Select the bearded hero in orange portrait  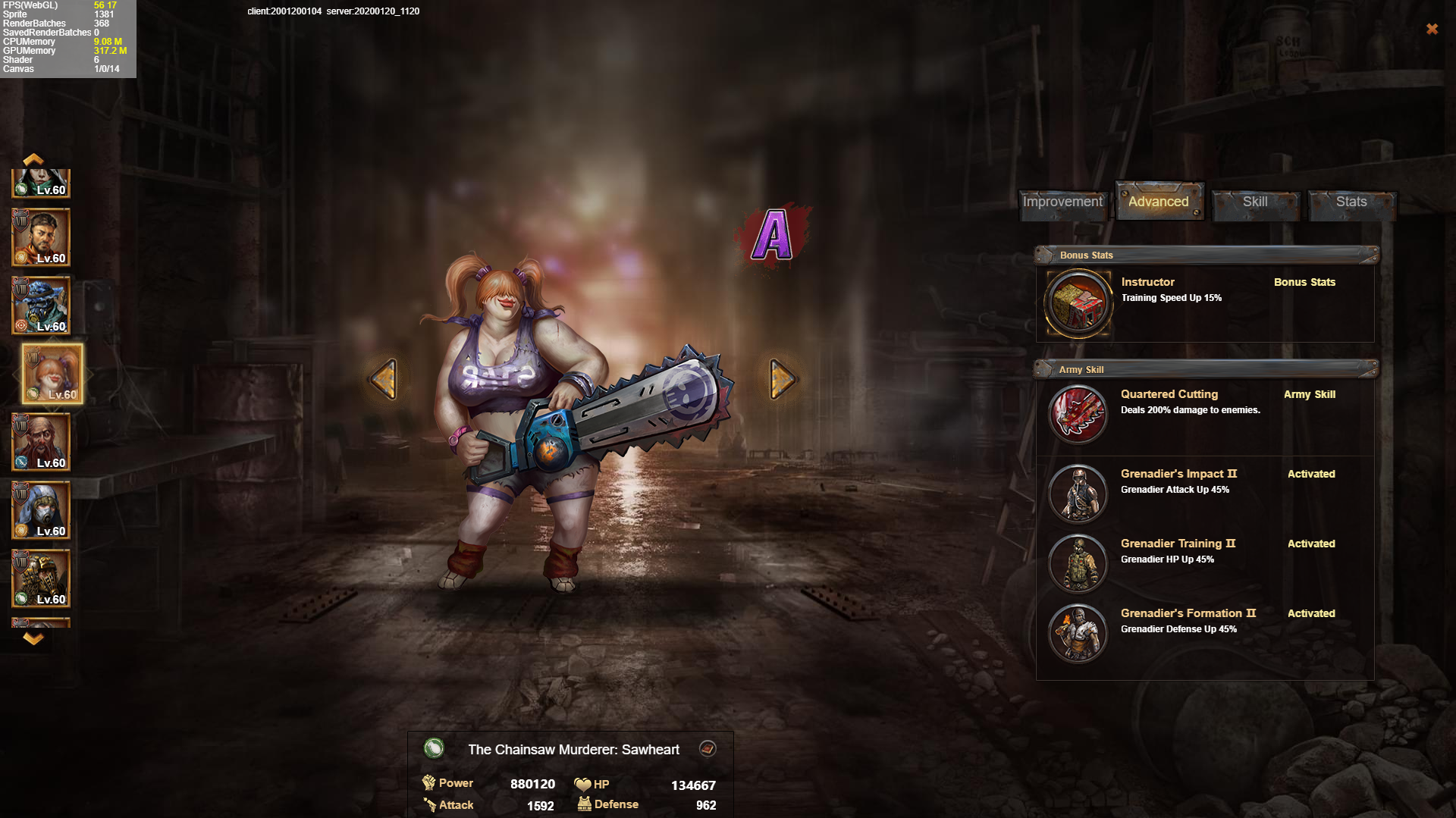pyautogui.click(x=41, y=237)
